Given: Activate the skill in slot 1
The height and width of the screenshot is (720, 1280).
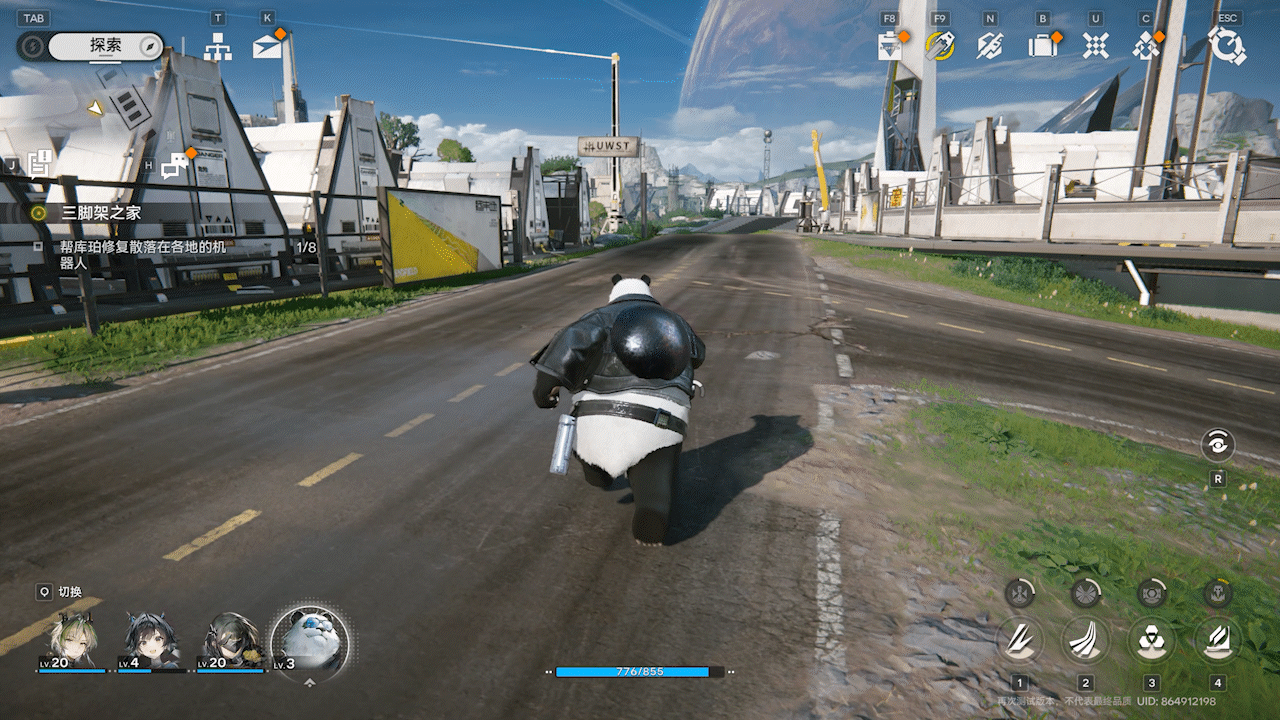Looking at the screenshot, I should pyautogui.click(x=1020, y=639).
